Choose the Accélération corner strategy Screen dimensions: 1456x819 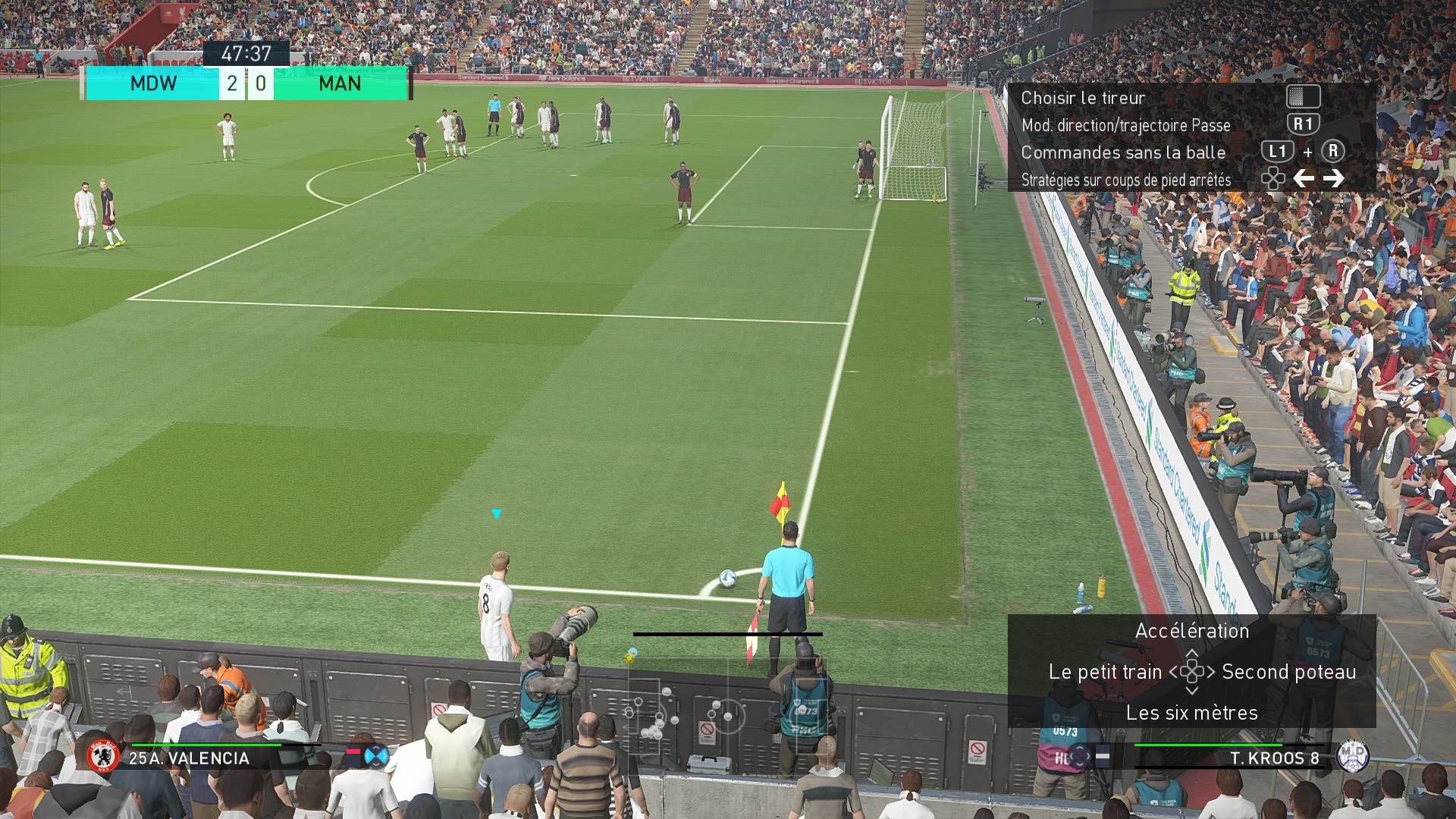tap(1191, 631)
